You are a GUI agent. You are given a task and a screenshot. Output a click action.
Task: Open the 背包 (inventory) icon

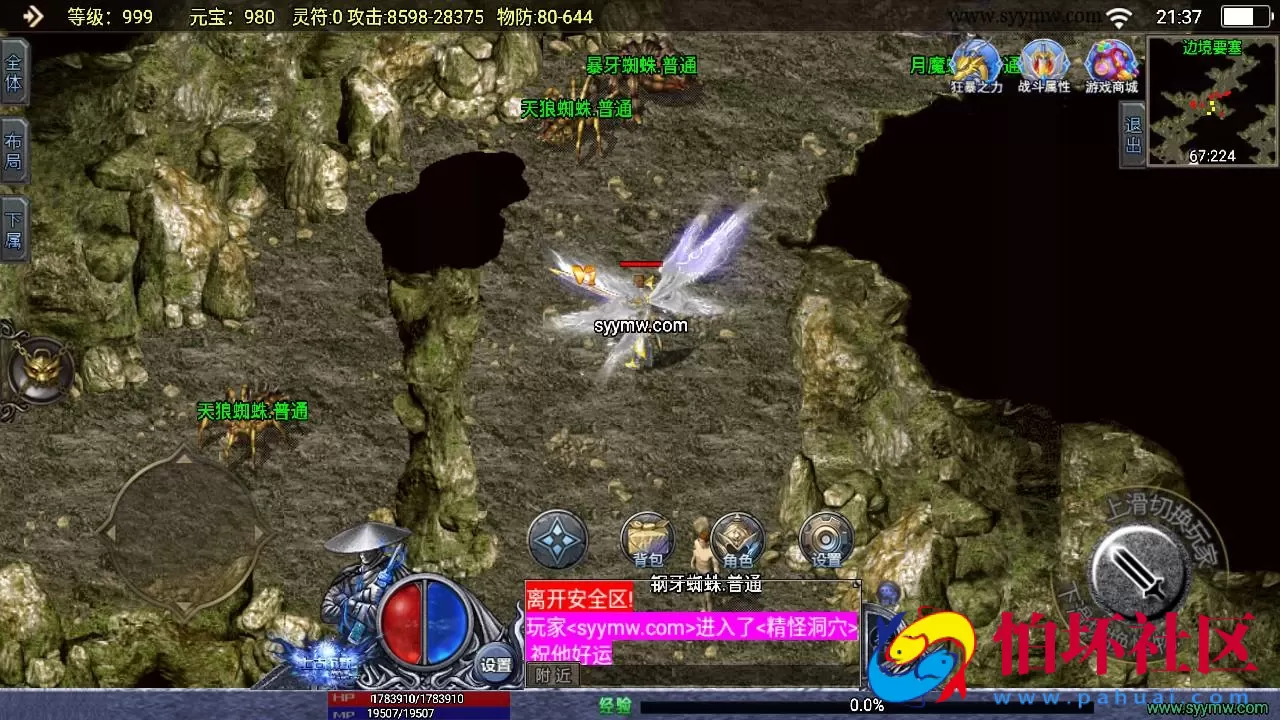pos(647,537)
